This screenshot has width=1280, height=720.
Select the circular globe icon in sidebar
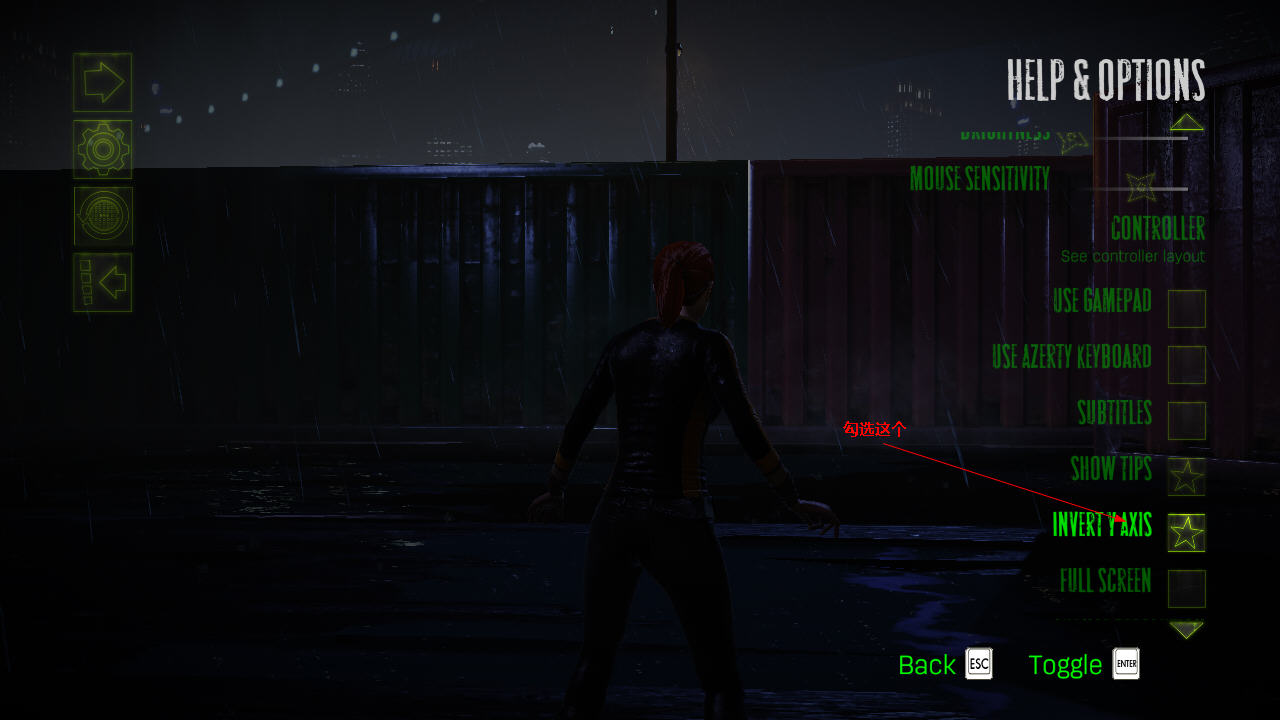coord(102,216)
